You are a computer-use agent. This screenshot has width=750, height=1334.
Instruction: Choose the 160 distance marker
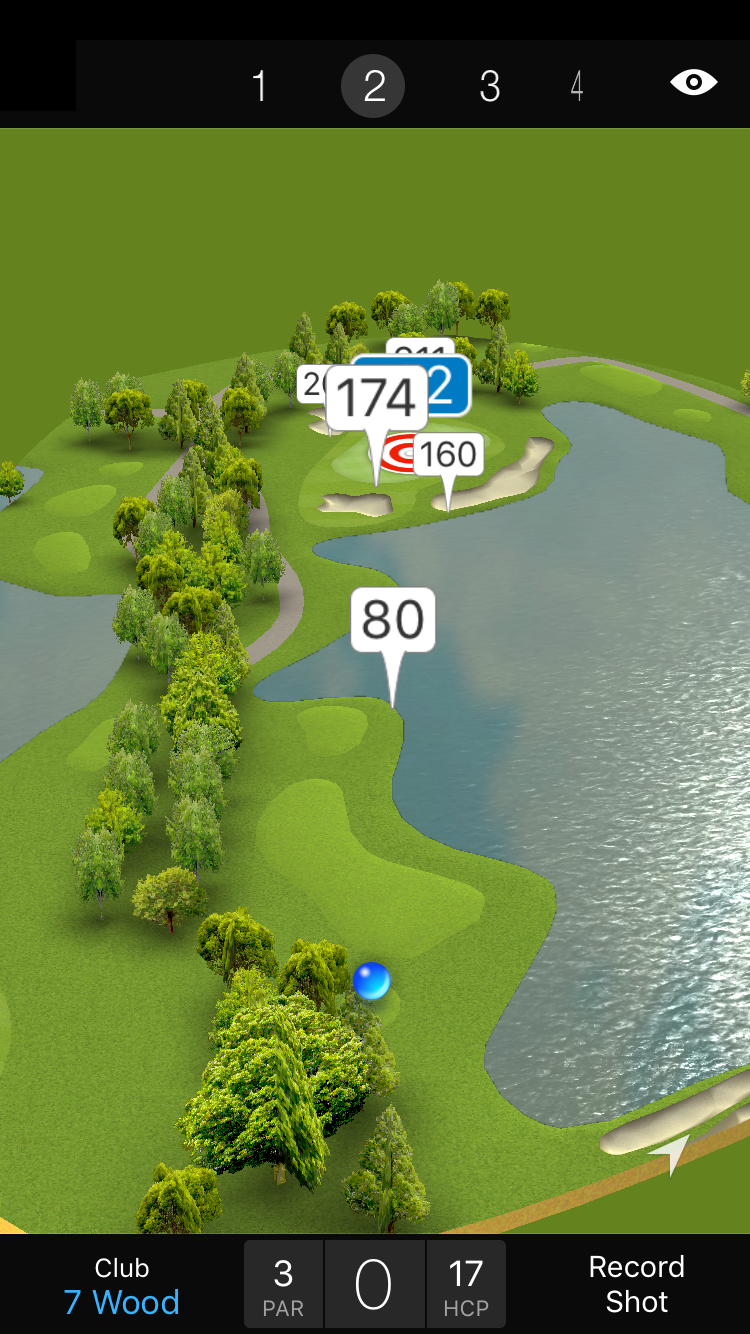pyautogui.click(x=449, y=455)
